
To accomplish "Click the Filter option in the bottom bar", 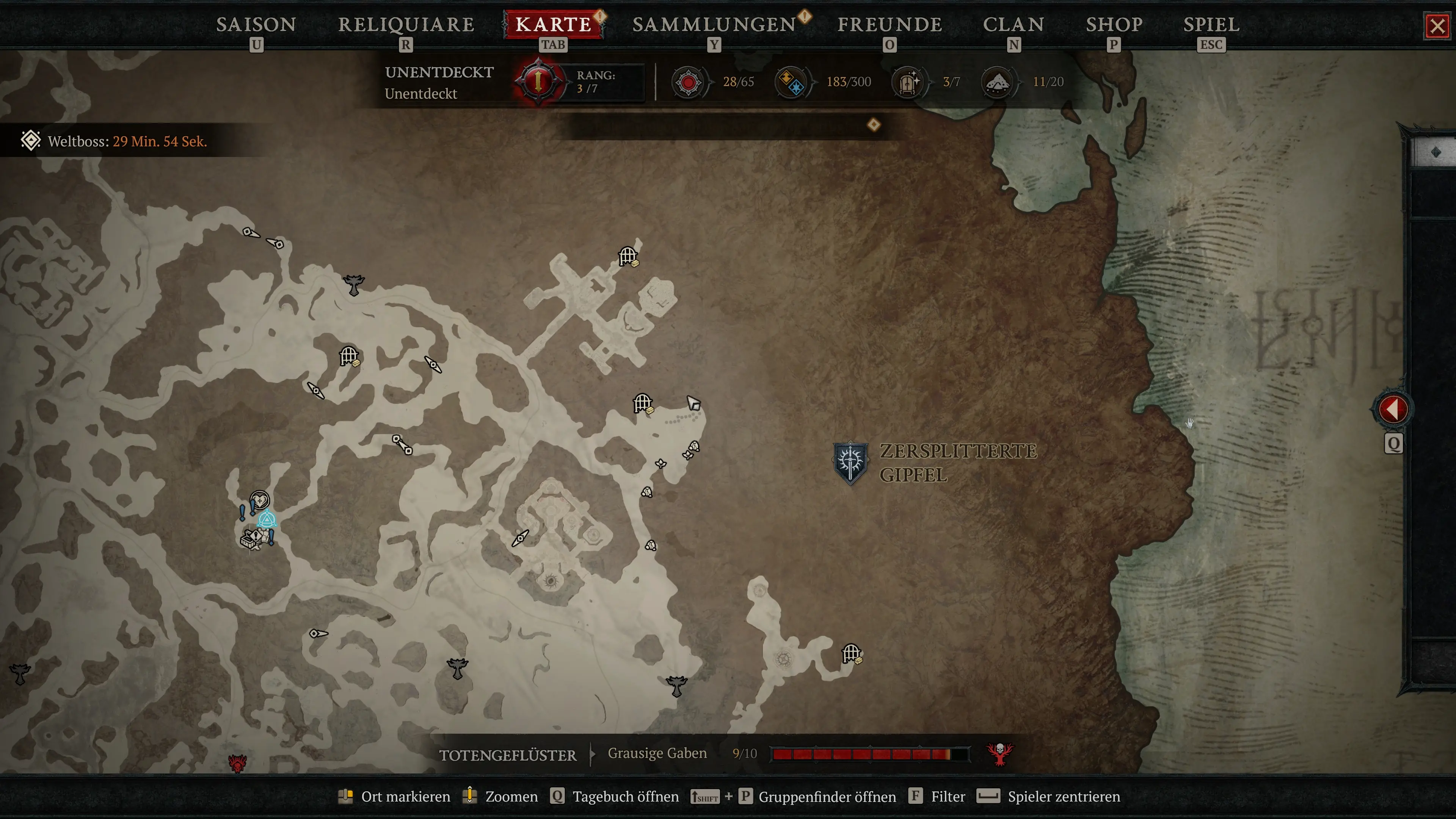I will coord(948,796).
